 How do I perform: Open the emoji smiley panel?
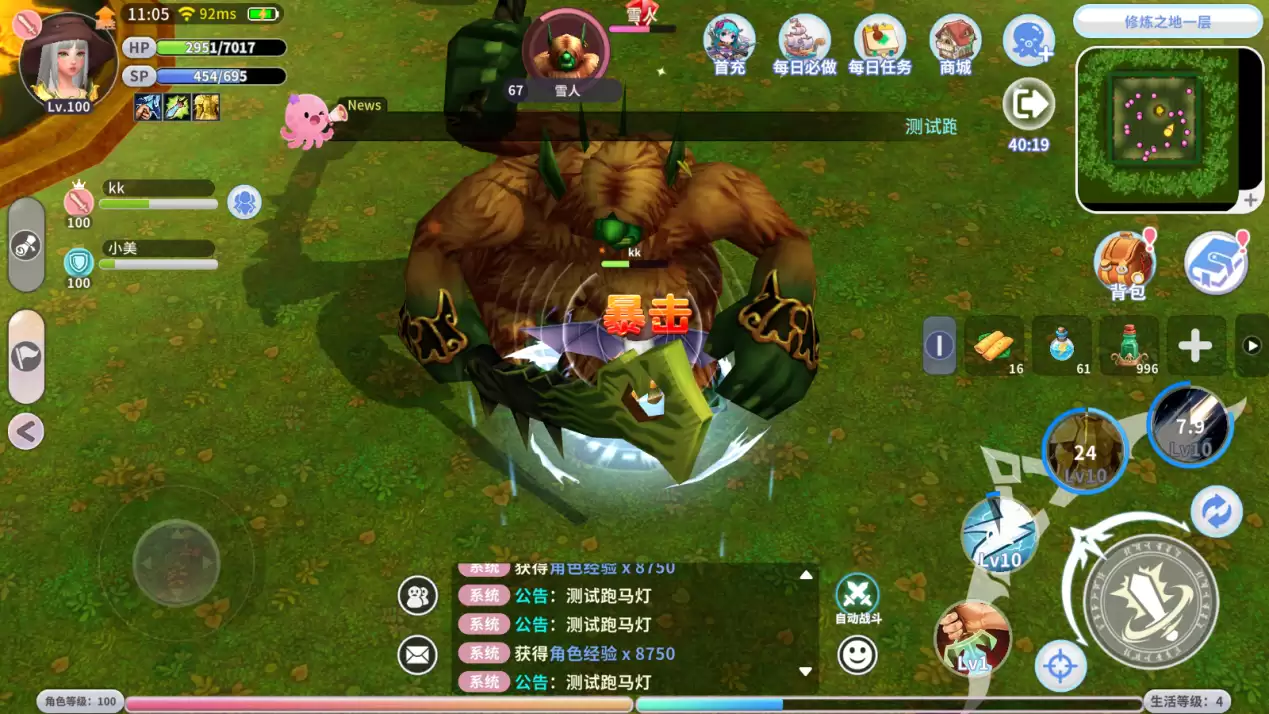[x=857, y=655]
